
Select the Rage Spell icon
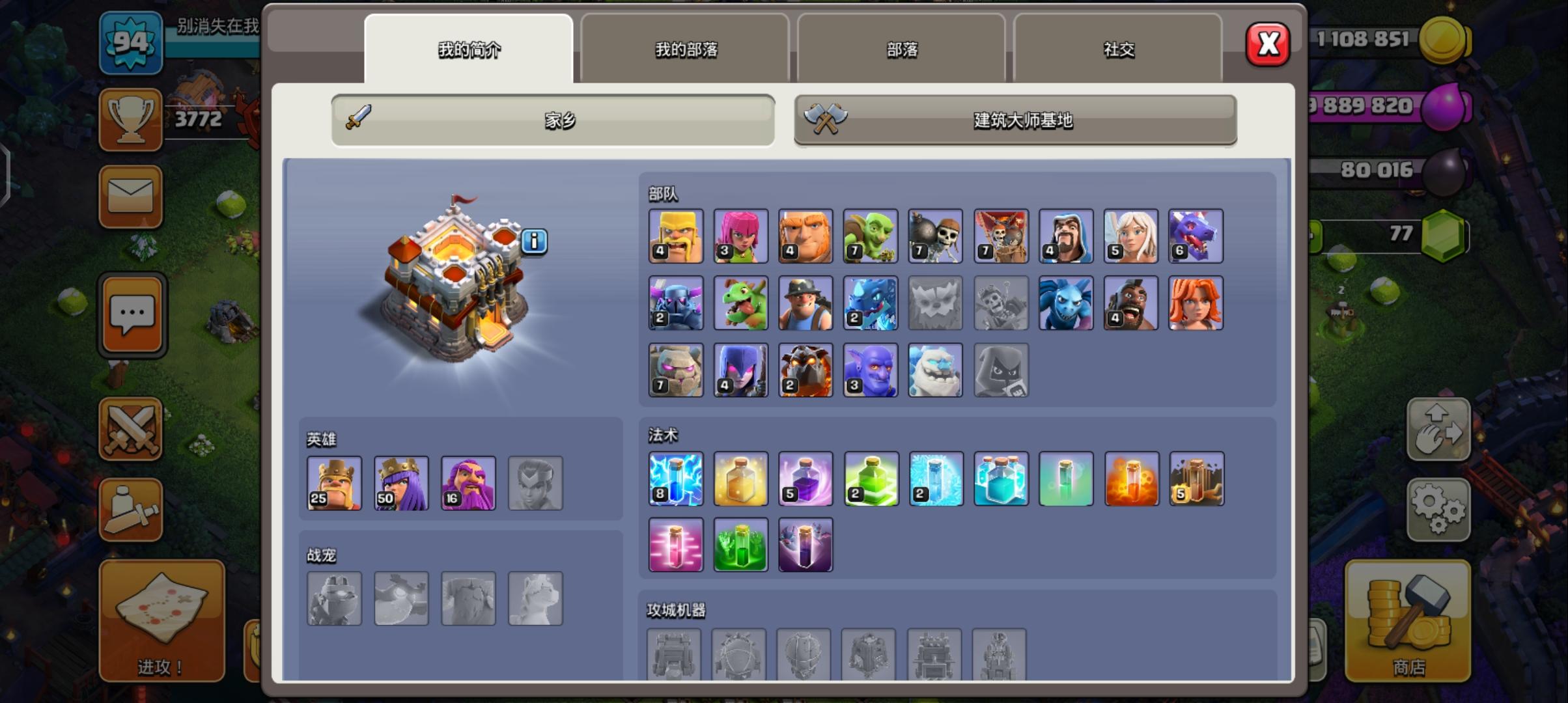pyautogui.click(x=805, y=478)
